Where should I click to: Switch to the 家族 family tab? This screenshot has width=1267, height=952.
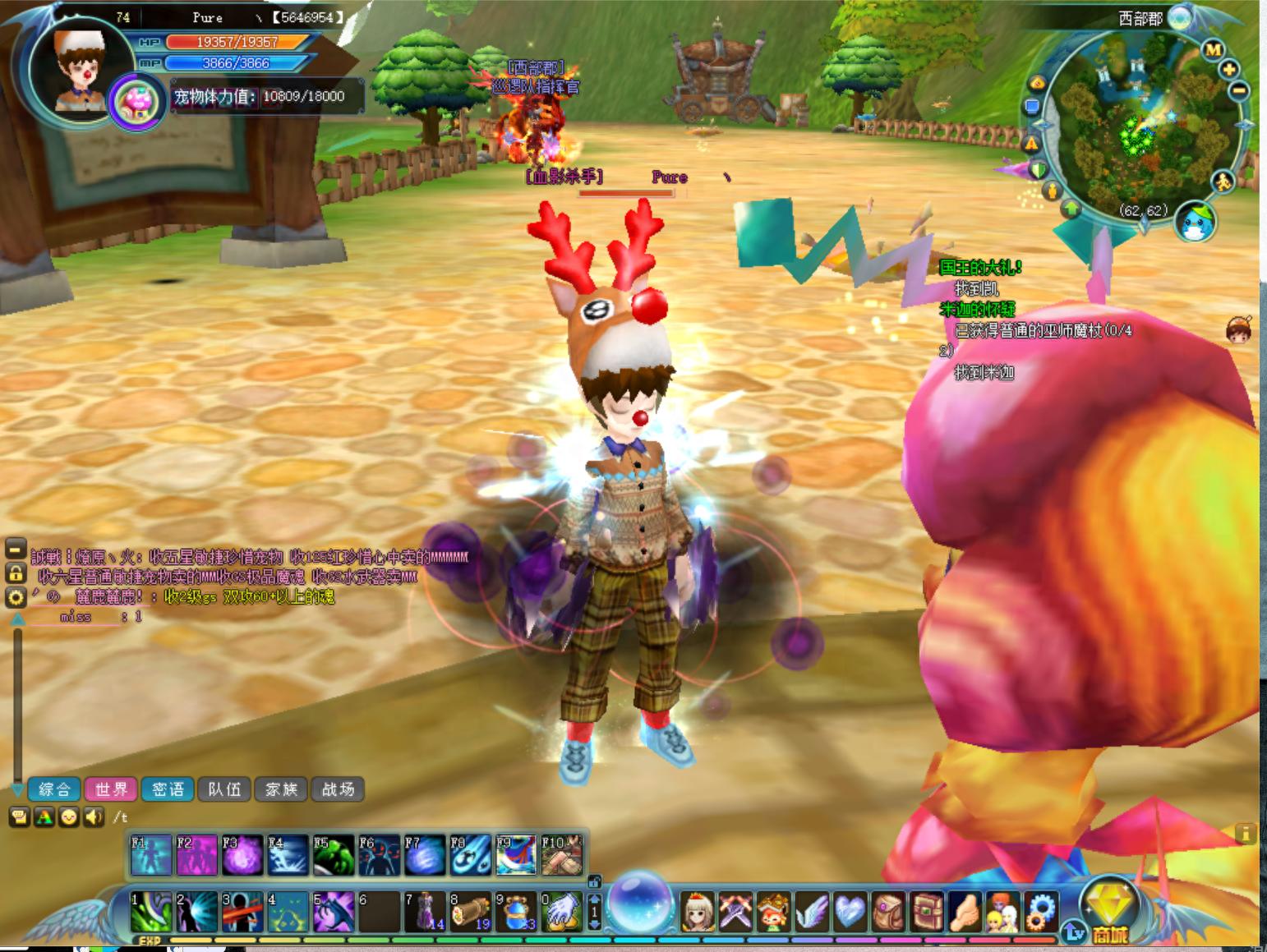click(x=281, y=789)
